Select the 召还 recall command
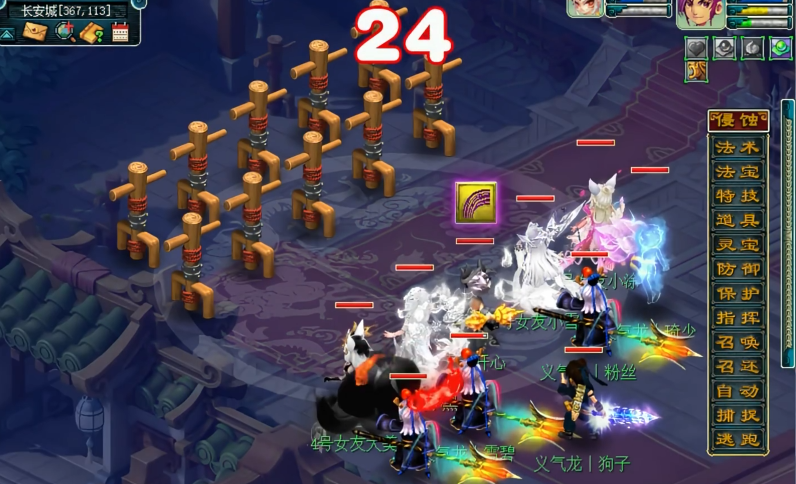796x484 pixels. [738, 367]
